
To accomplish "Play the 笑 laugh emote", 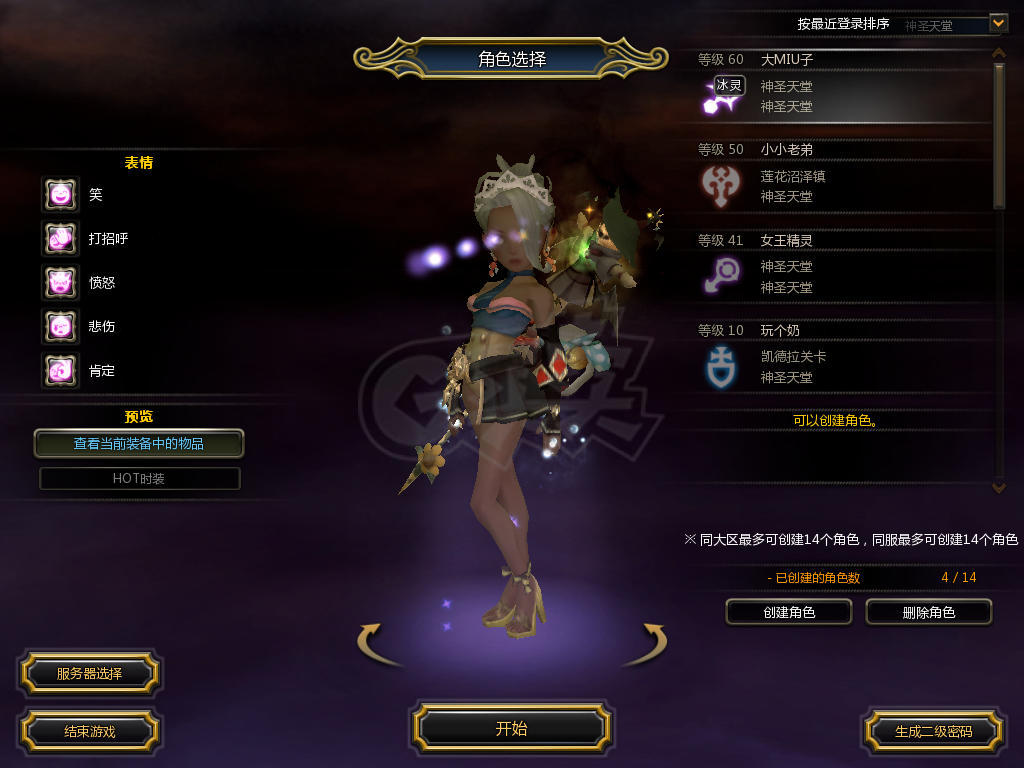I will (x=60, y=194).
